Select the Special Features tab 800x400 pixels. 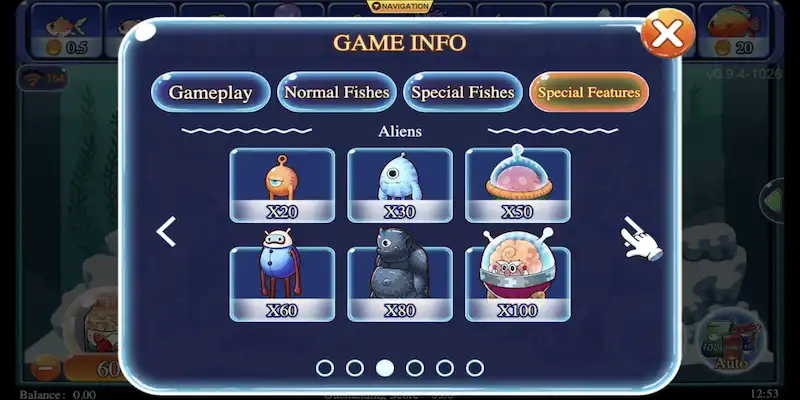pos(589,93)
